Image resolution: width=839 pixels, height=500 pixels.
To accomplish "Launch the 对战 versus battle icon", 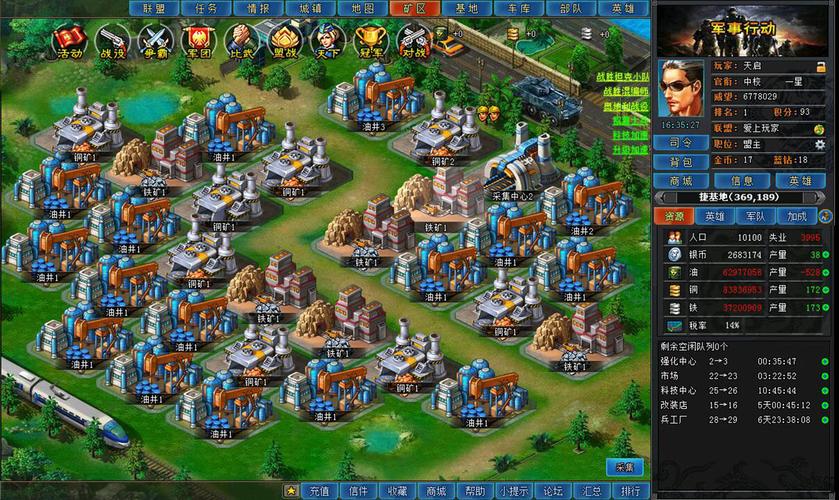I will point(413,41).
